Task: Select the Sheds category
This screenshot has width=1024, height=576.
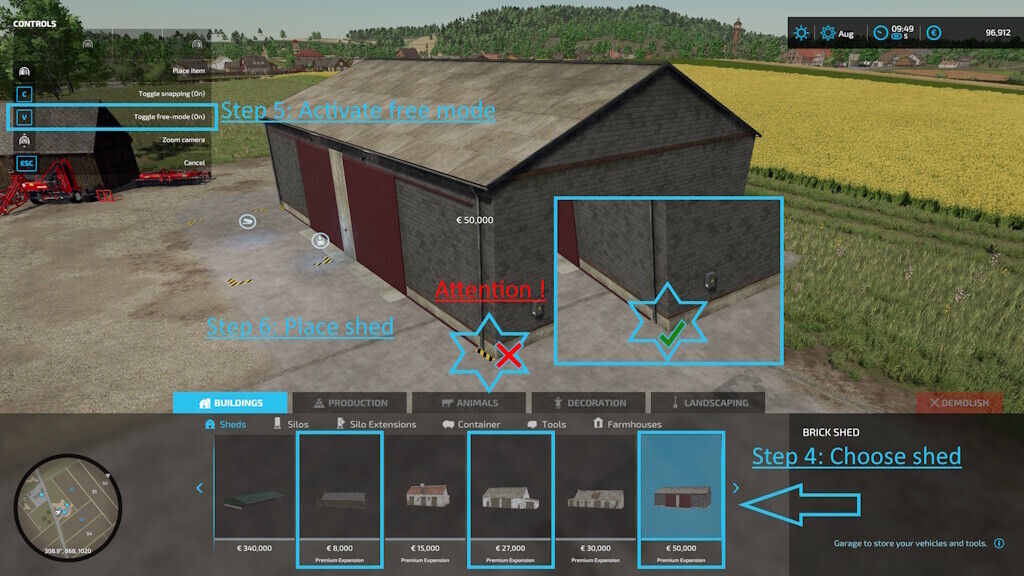Action: [x=226, y=424]
